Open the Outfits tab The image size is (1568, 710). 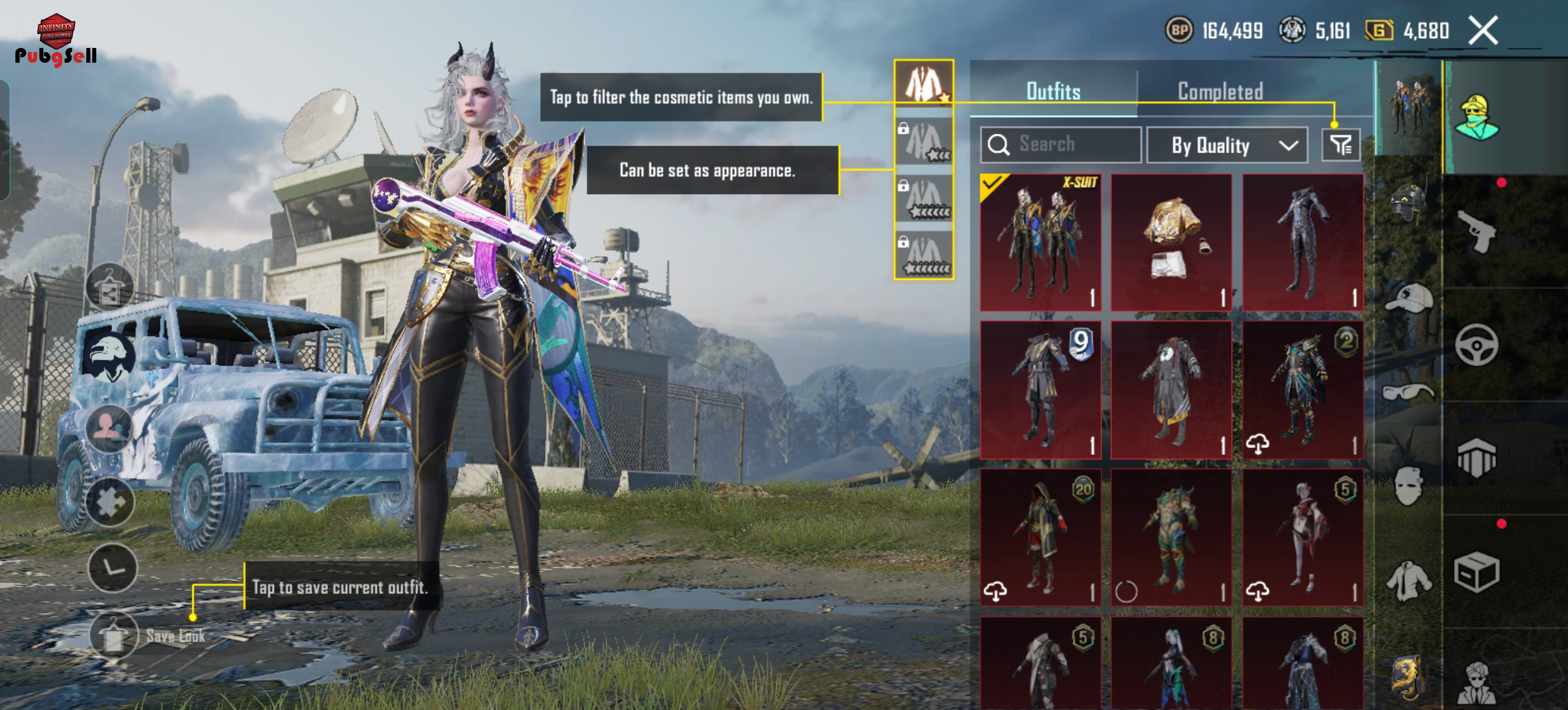[x=1053, y=91]
